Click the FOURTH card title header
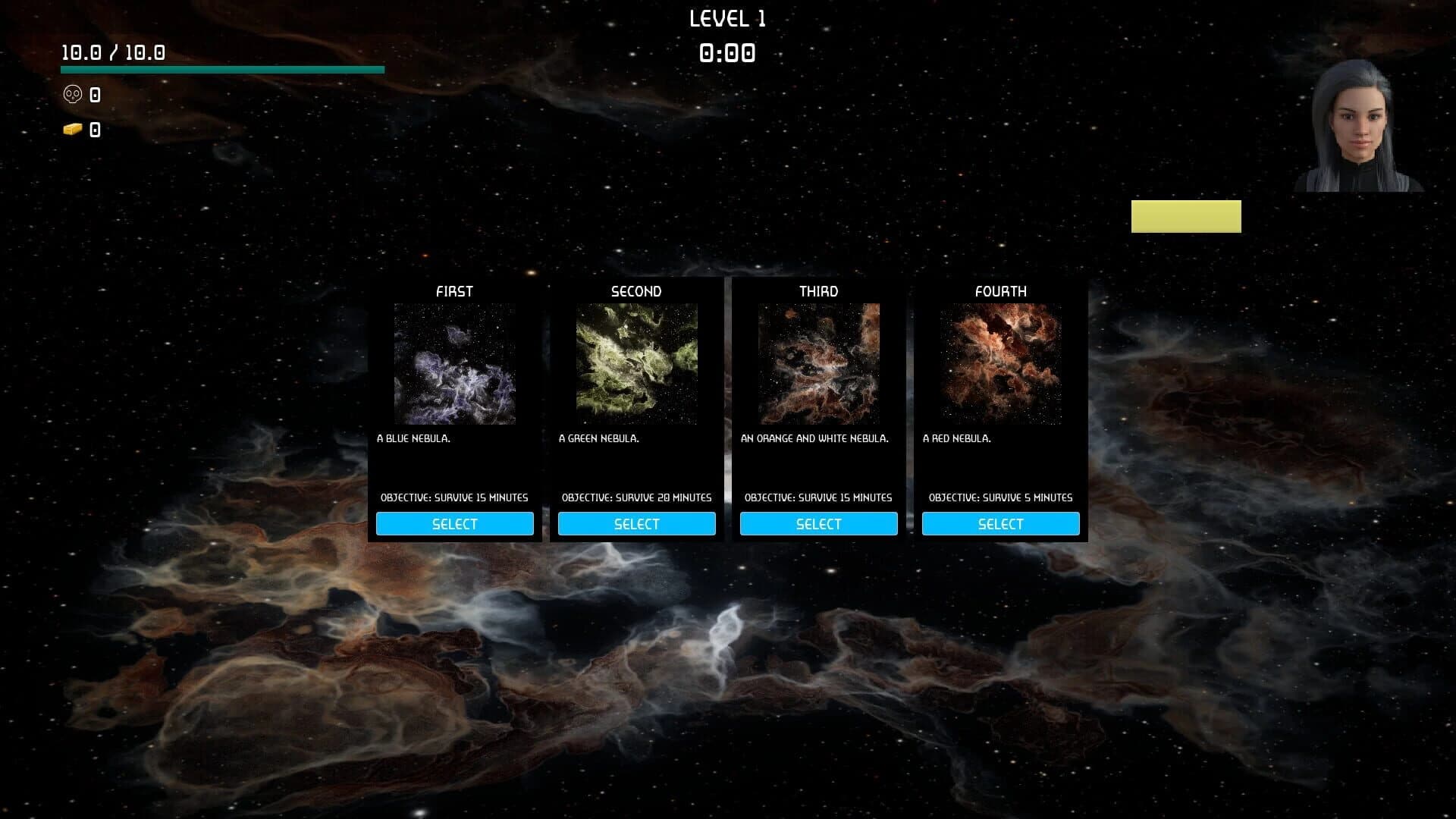The height and width of the screenshot is (819, 1456). click(1000, 290)
